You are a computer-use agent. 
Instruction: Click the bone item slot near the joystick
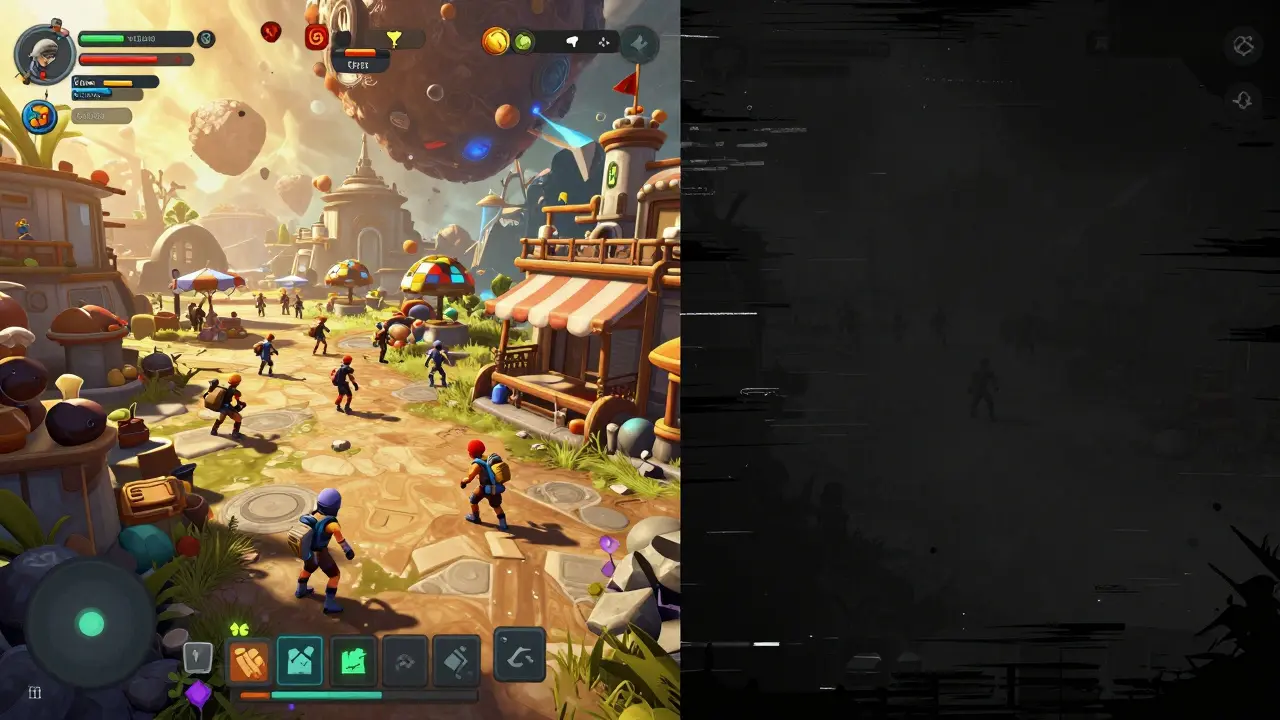[x=196, y=655]
